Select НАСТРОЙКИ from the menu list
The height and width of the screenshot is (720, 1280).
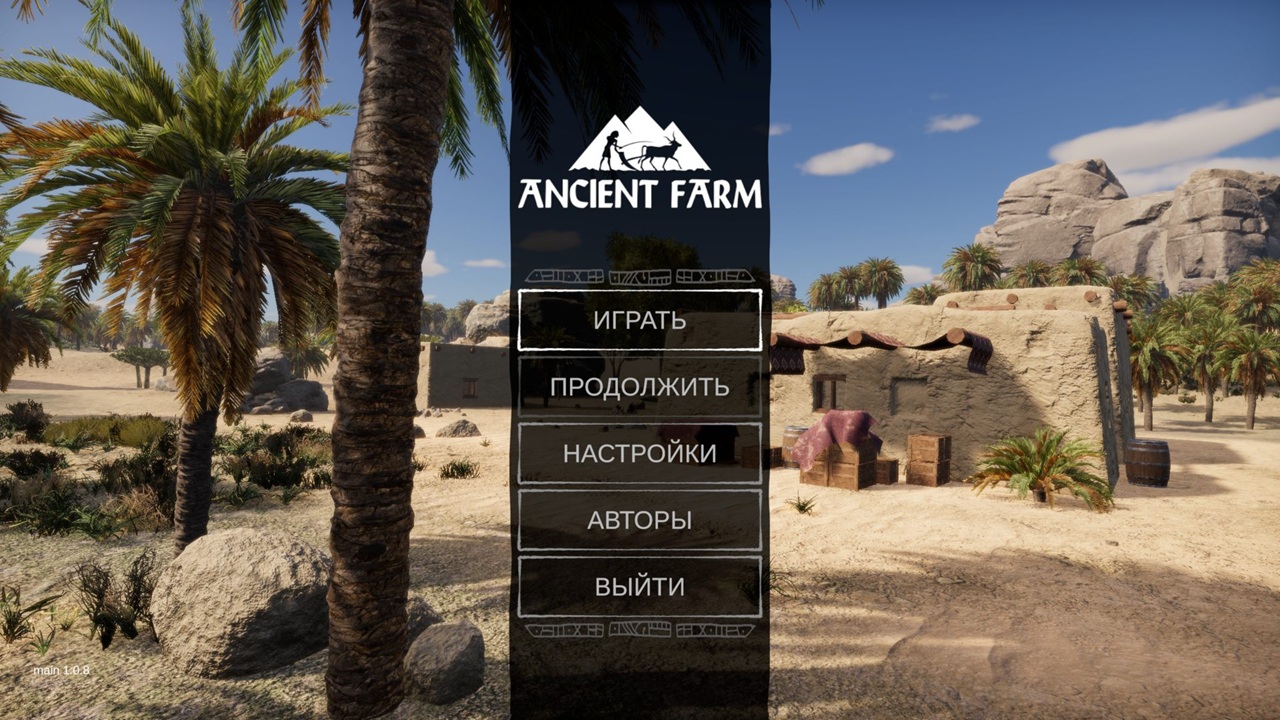click(640, 454)
